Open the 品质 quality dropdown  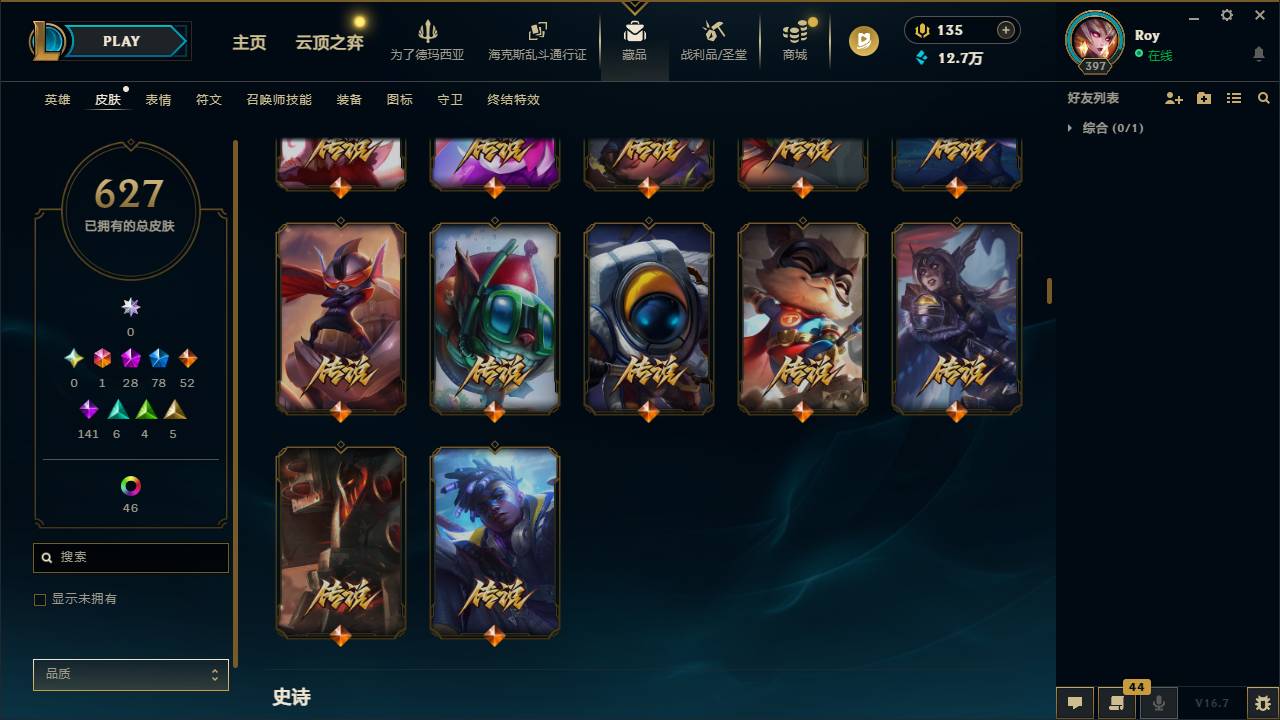[130, 674]
